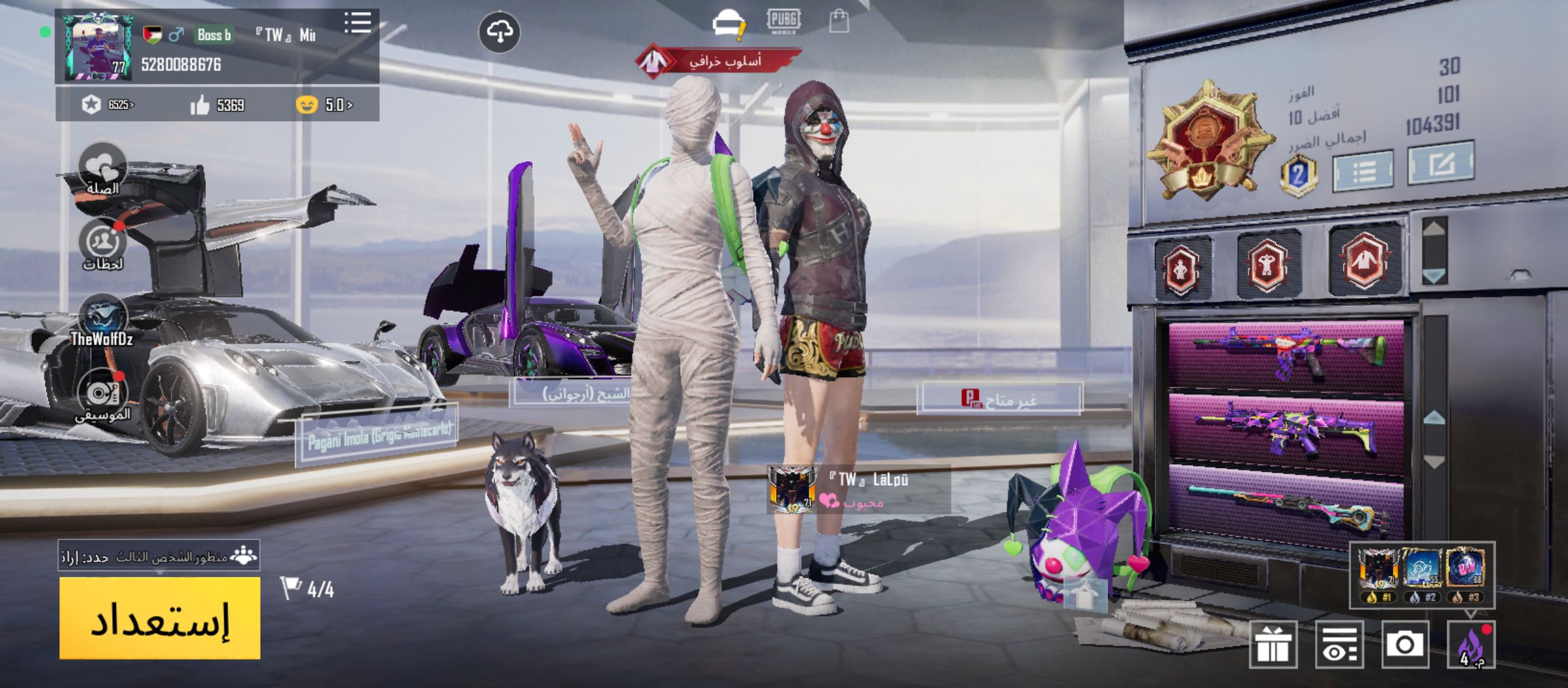Open the shopping bag tab
This screenshot has height=688, width=1568.
[839, 22]
